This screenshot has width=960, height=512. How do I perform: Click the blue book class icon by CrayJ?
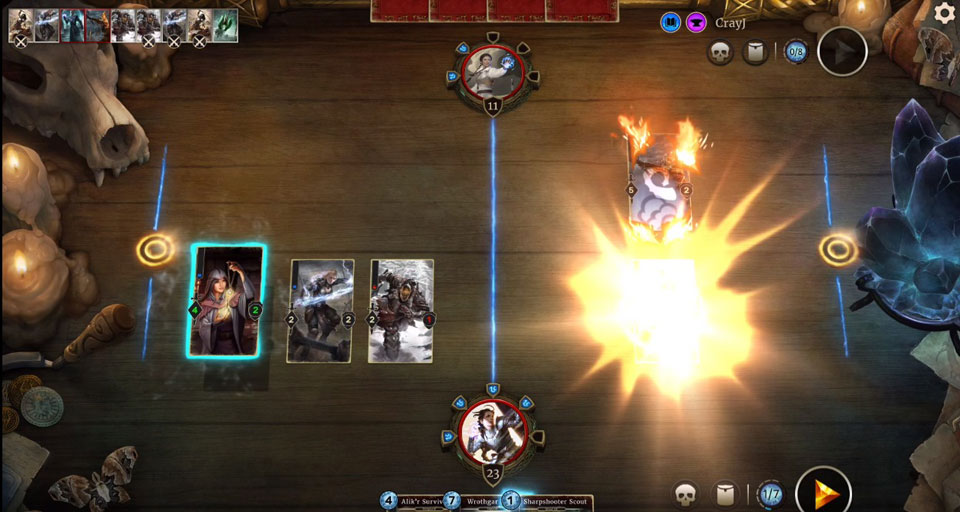click(670, 22)
